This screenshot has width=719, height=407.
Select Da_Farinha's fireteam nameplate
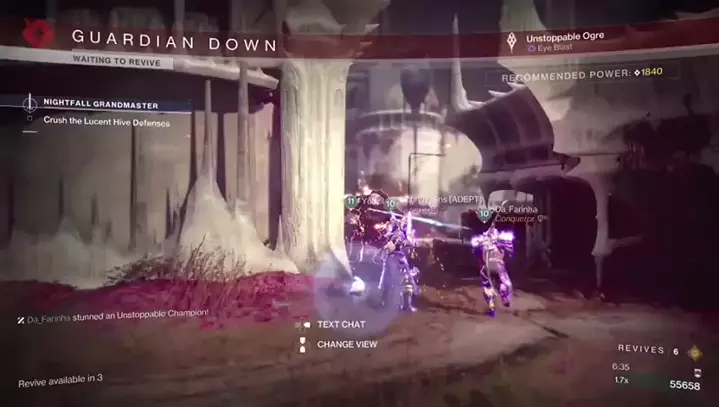(515, 210)
